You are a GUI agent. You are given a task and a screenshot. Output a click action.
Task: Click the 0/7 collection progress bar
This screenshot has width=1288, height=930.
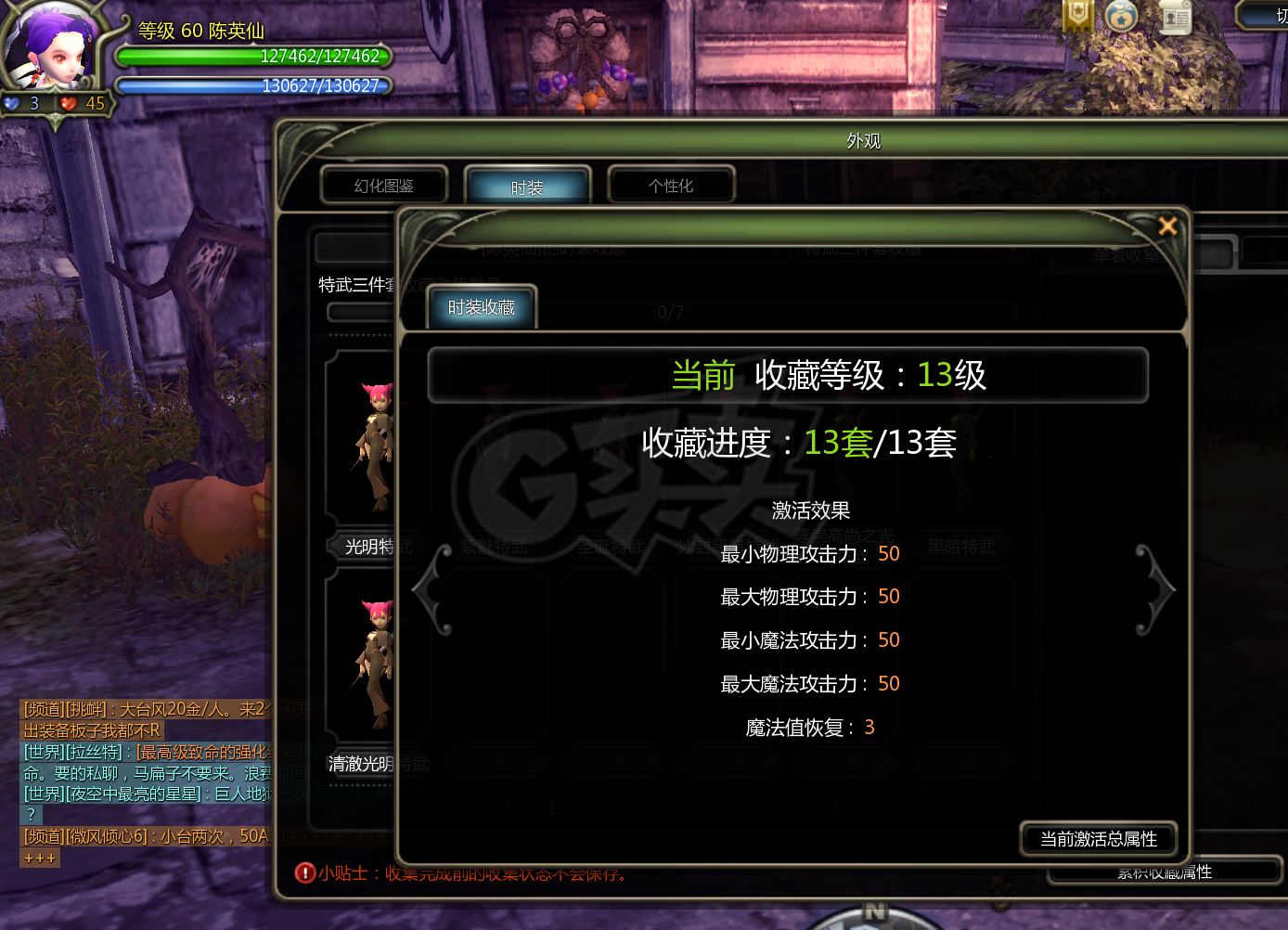671,312
